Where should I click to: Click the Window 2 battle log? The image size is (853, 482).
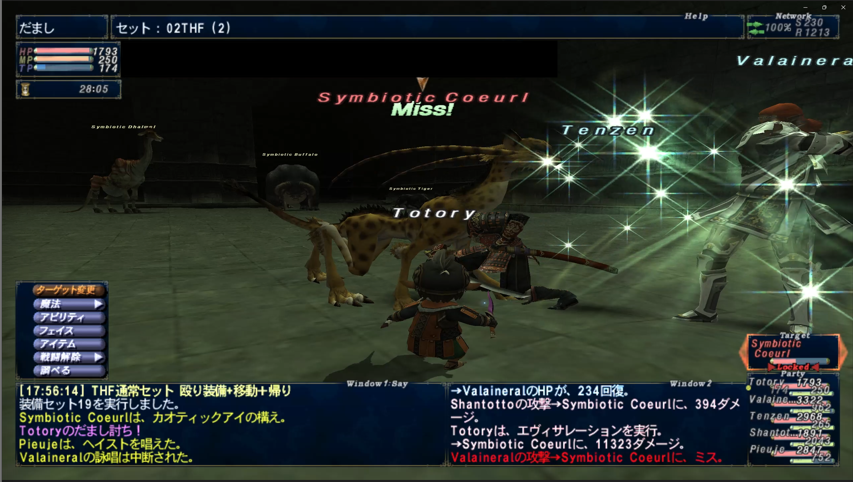[595, 424]
